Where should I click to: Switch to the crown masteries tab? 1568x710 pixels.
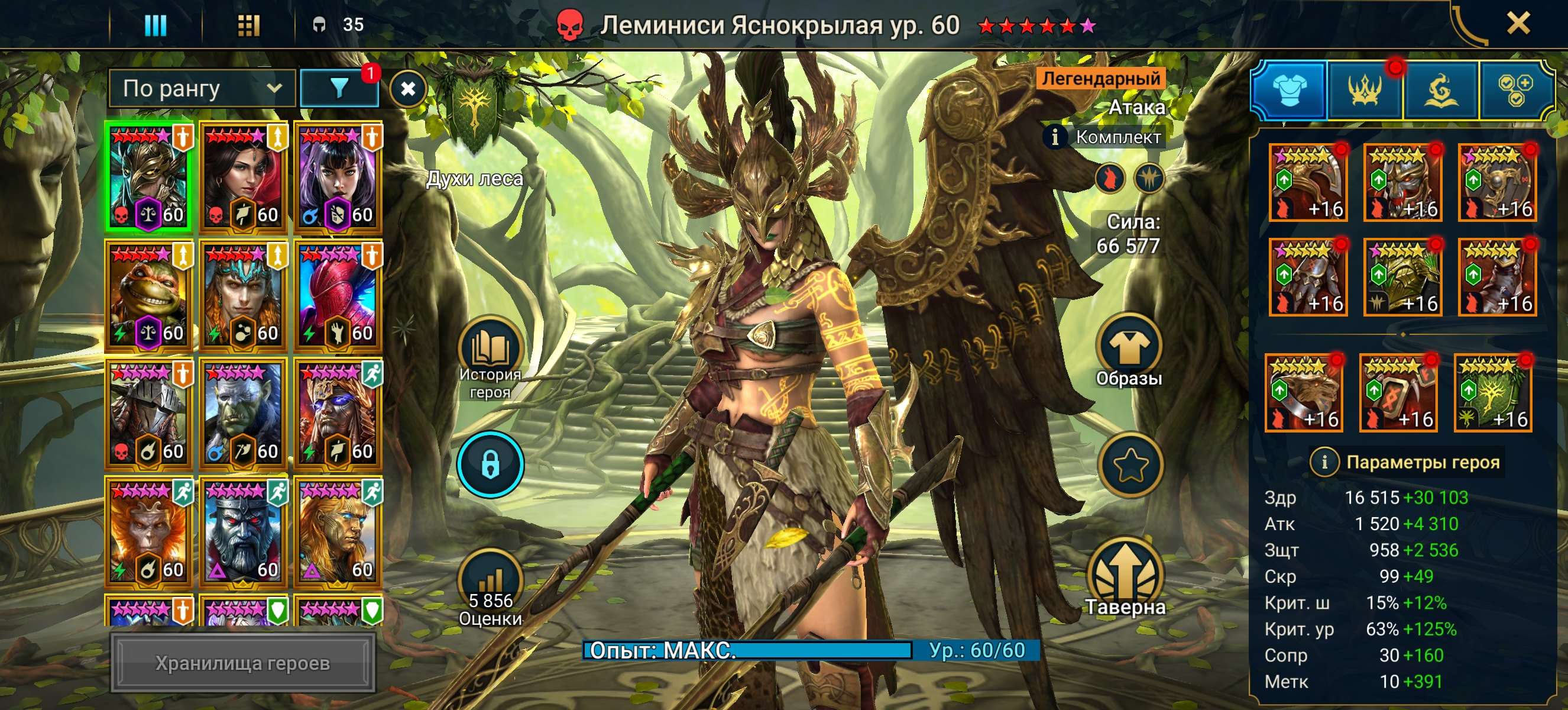(x=1365, y=90)
